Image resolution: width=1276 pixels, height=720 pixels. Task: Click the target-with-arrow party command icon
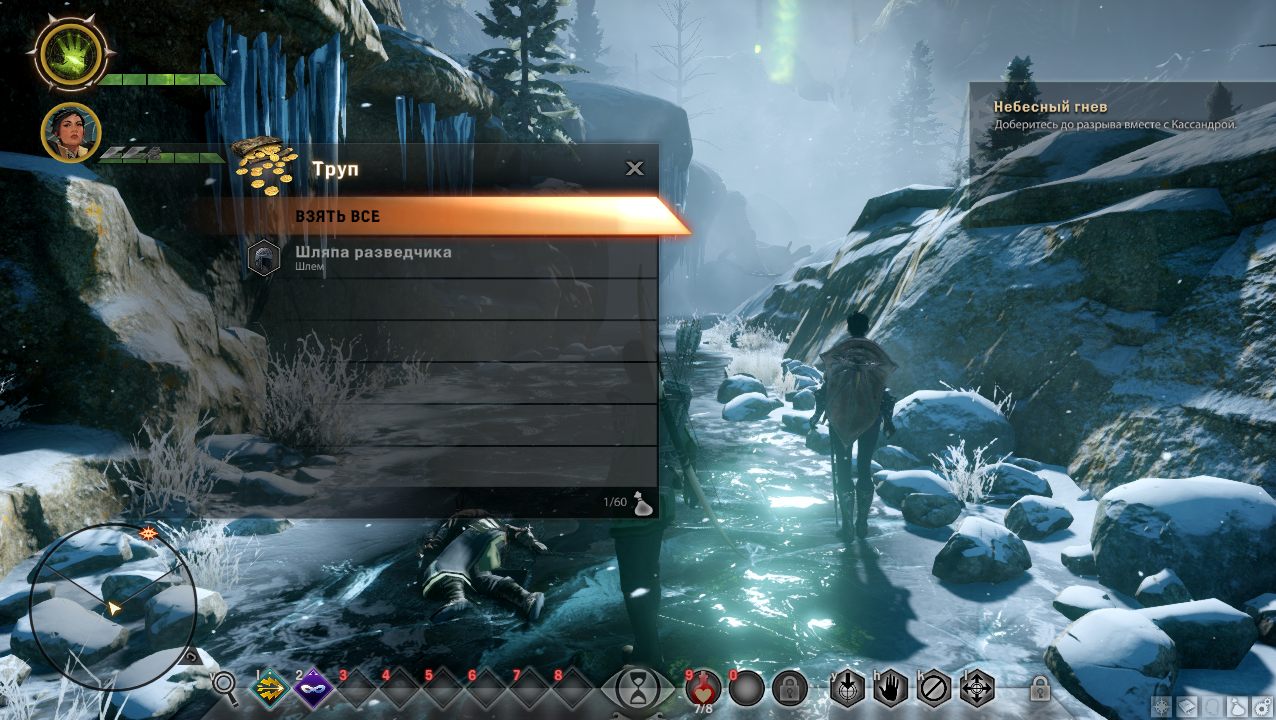[847, 687]
